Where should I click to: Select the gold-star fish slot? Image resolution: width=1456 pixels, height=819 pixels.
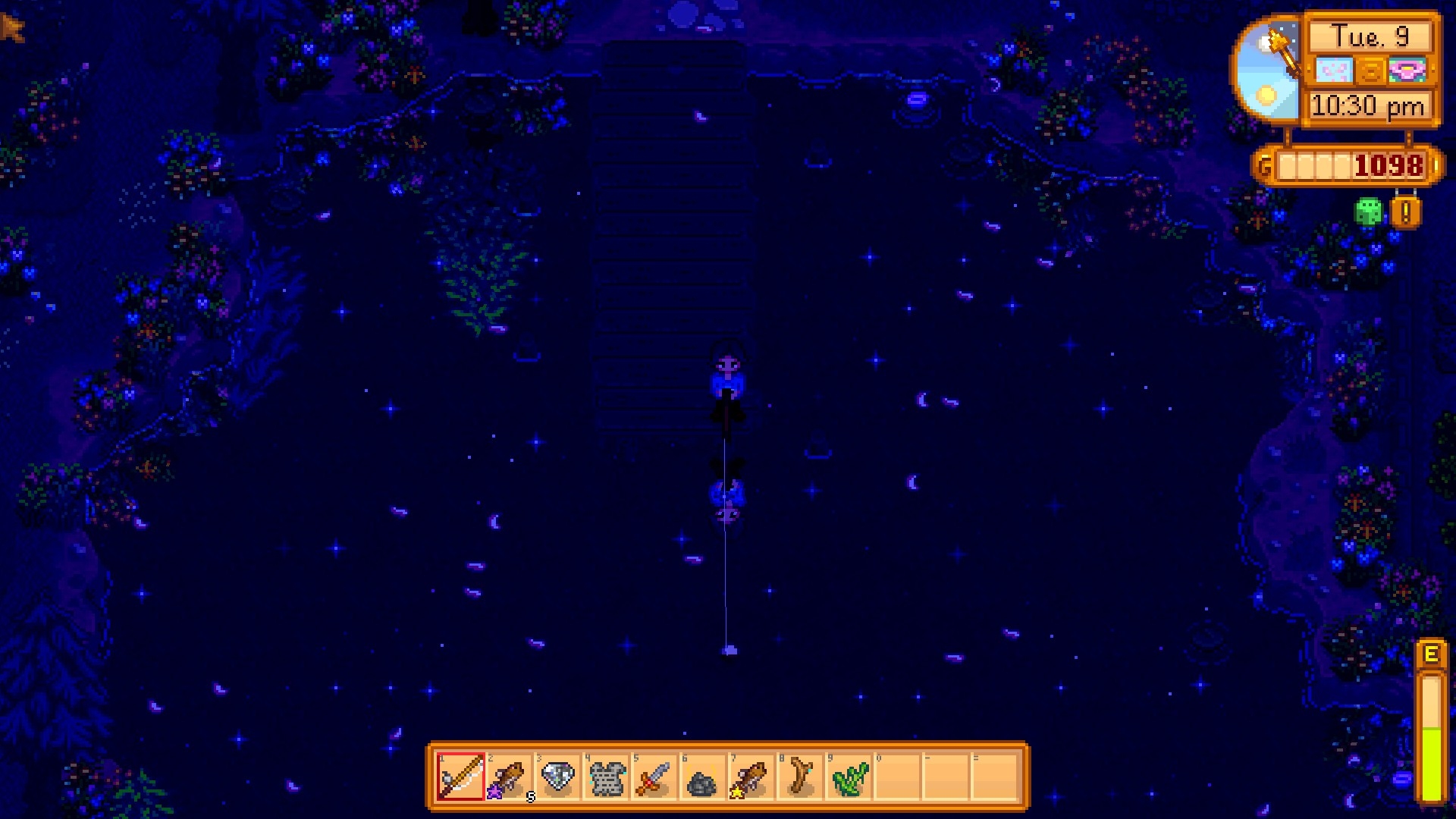(752, 777)
